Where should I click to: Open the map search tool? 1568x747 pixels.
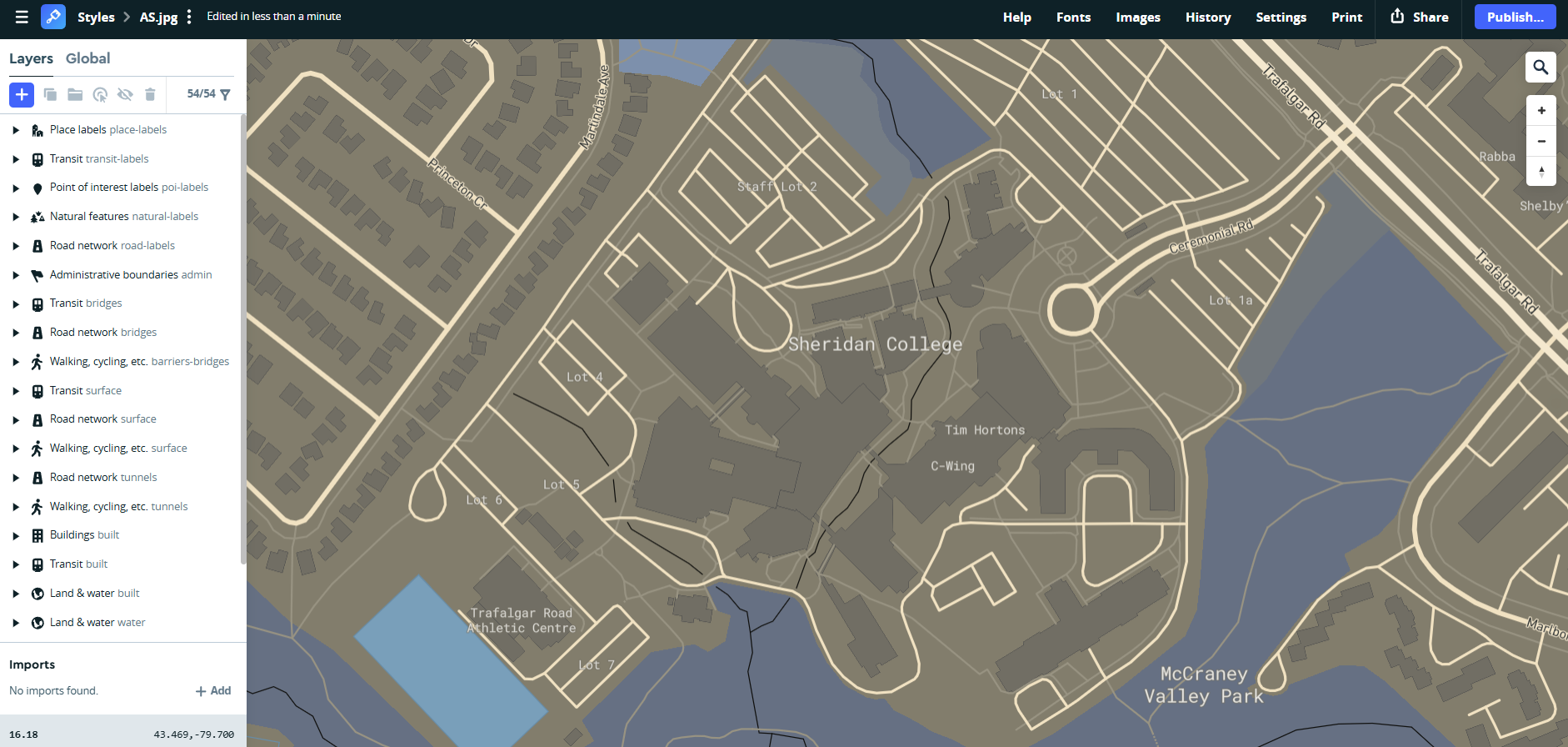coord(1541,67)
